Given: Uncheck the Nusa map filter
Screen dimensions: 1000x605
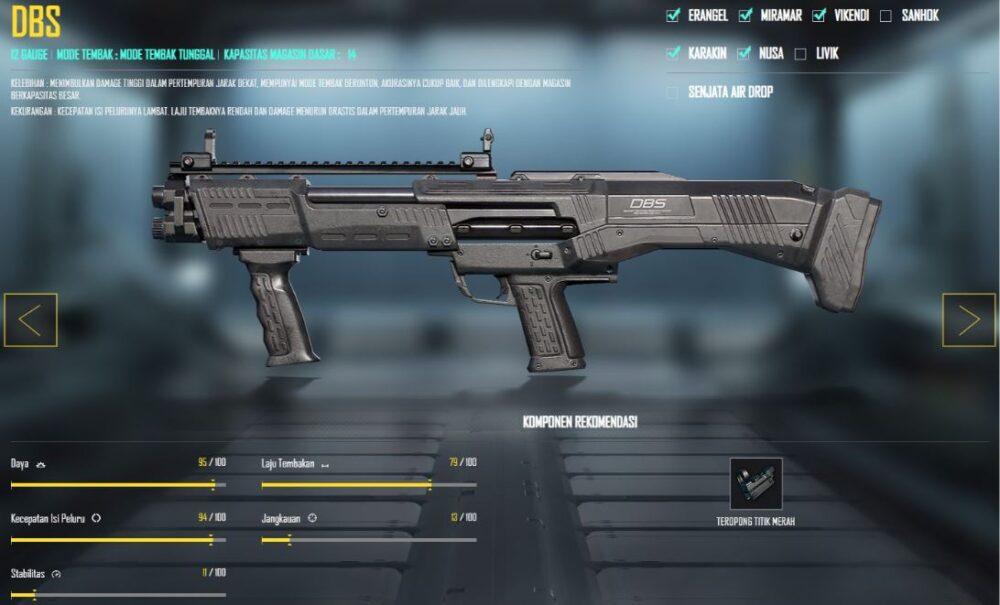Looking at the screenshot, I should (x=744, y=53).
